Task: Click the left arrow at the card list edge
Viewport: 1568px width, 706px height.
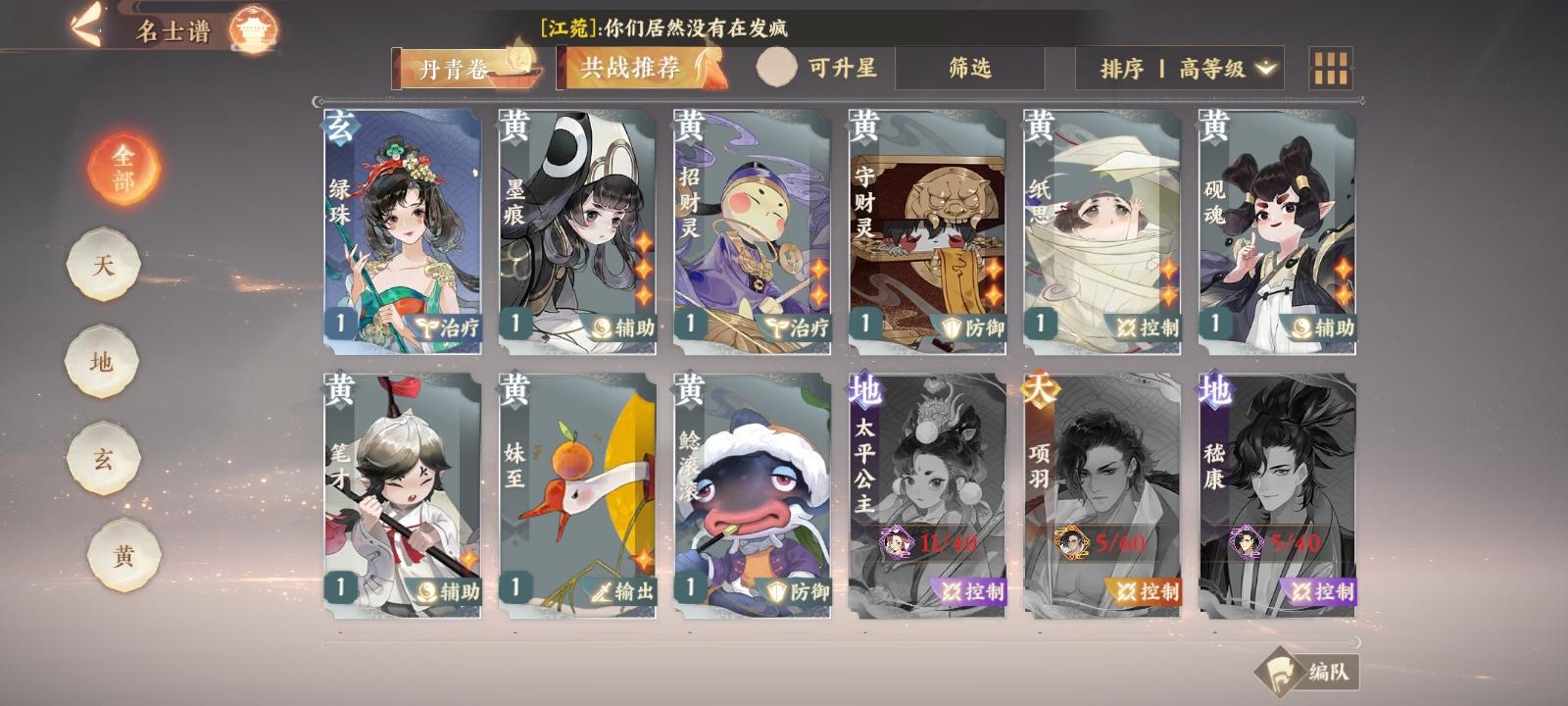Action: coord(316,102)
